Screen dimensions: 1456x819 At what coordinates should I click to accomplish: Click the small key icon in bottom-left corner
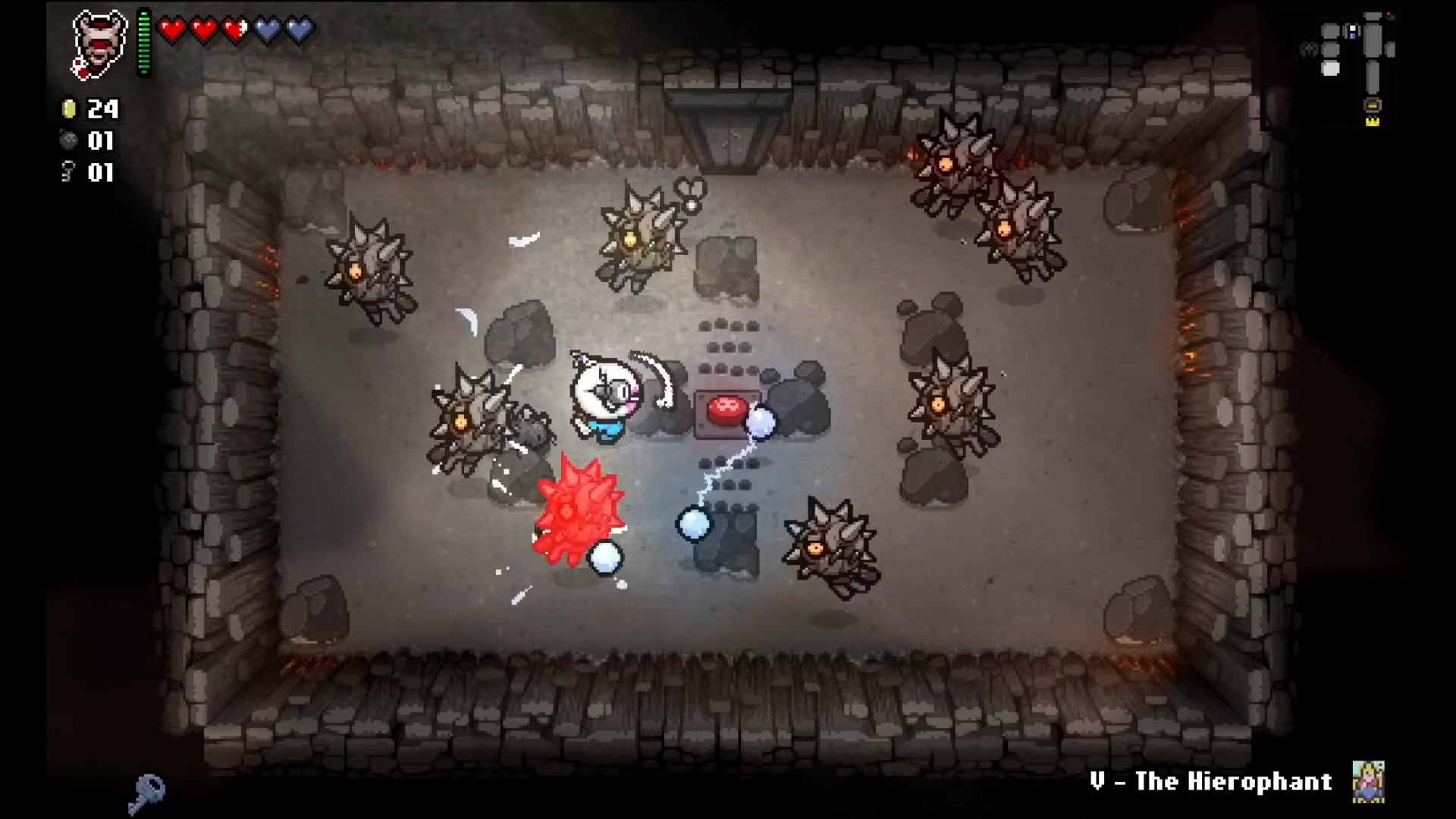pyautogui.click(x=149, y=793)
